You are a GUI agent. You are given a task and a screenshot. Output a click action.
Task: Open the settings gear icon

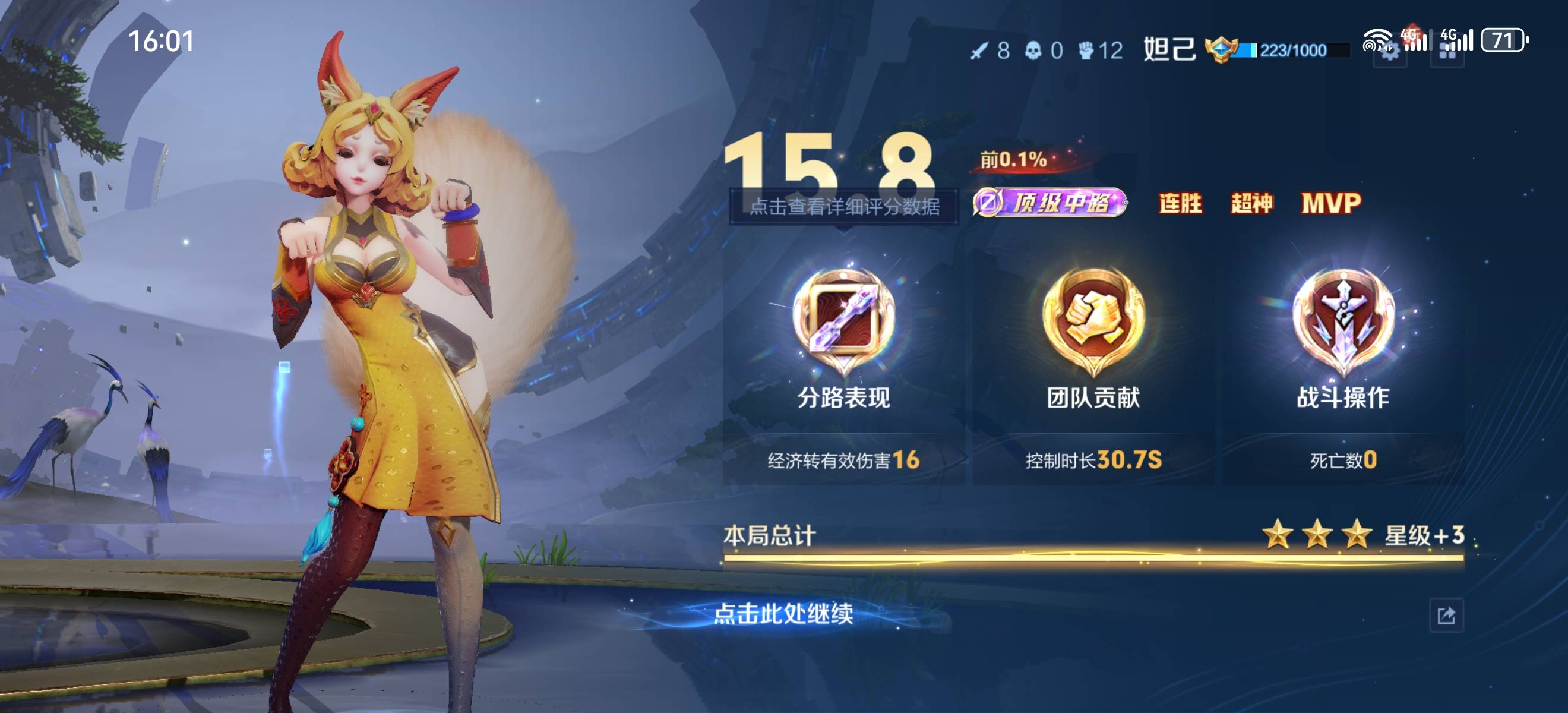point(1390,53)
